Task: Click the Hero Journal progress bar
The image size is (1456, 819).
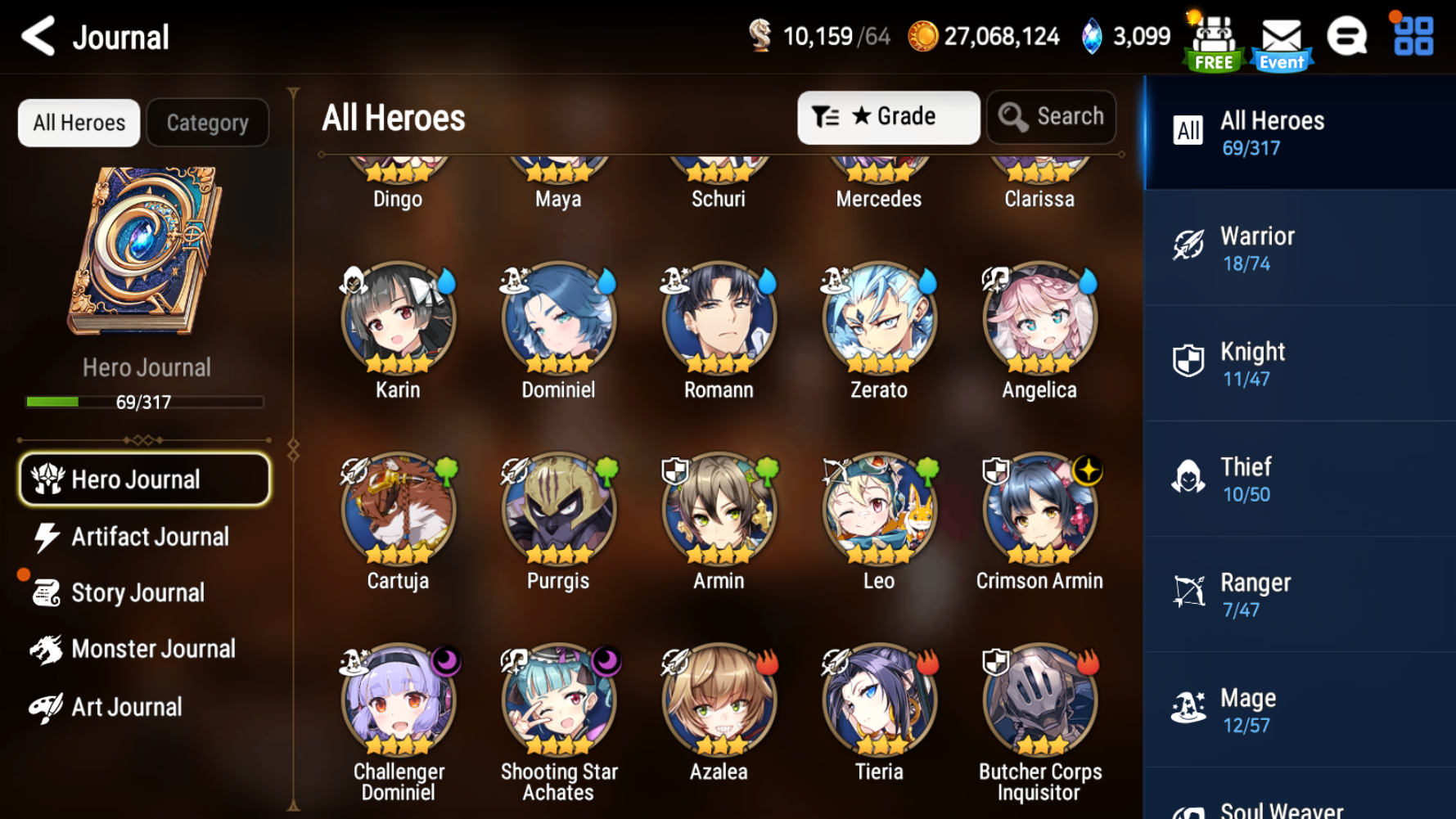Action: pyautogui.click(x=144, y=402)
